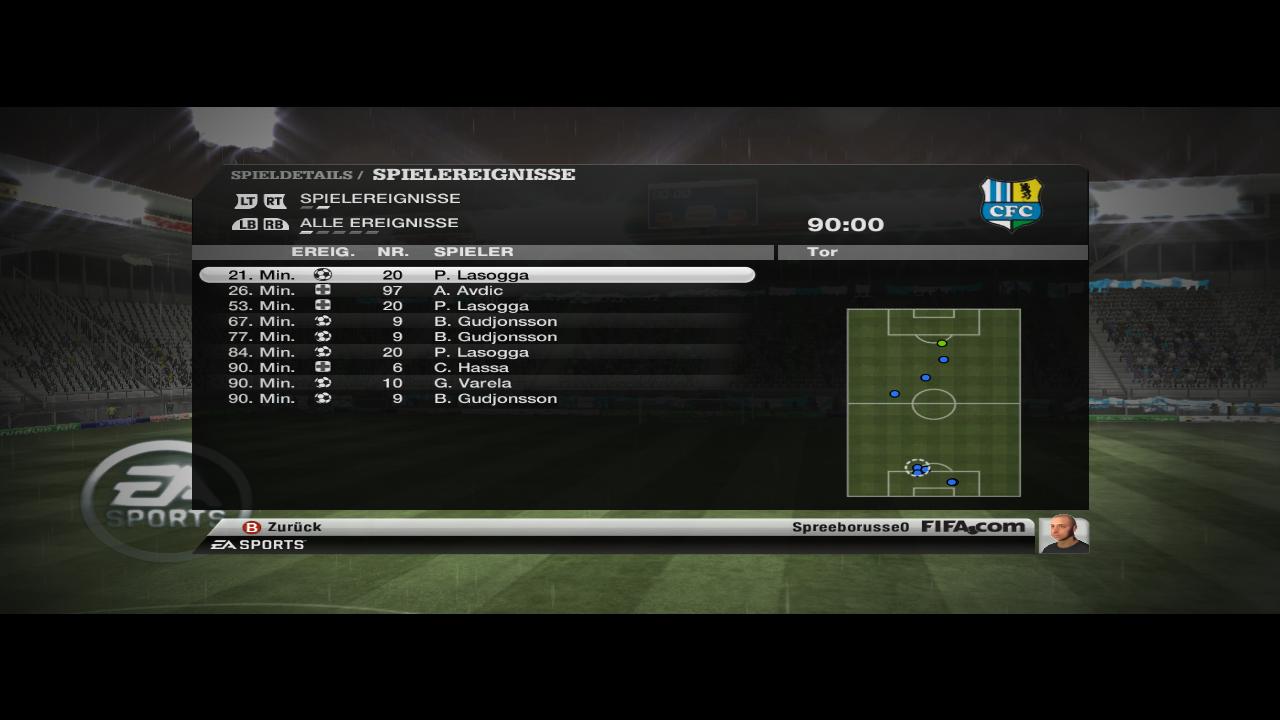Select the 21st minute P. Lasogga goal row

tap(477, 275)
